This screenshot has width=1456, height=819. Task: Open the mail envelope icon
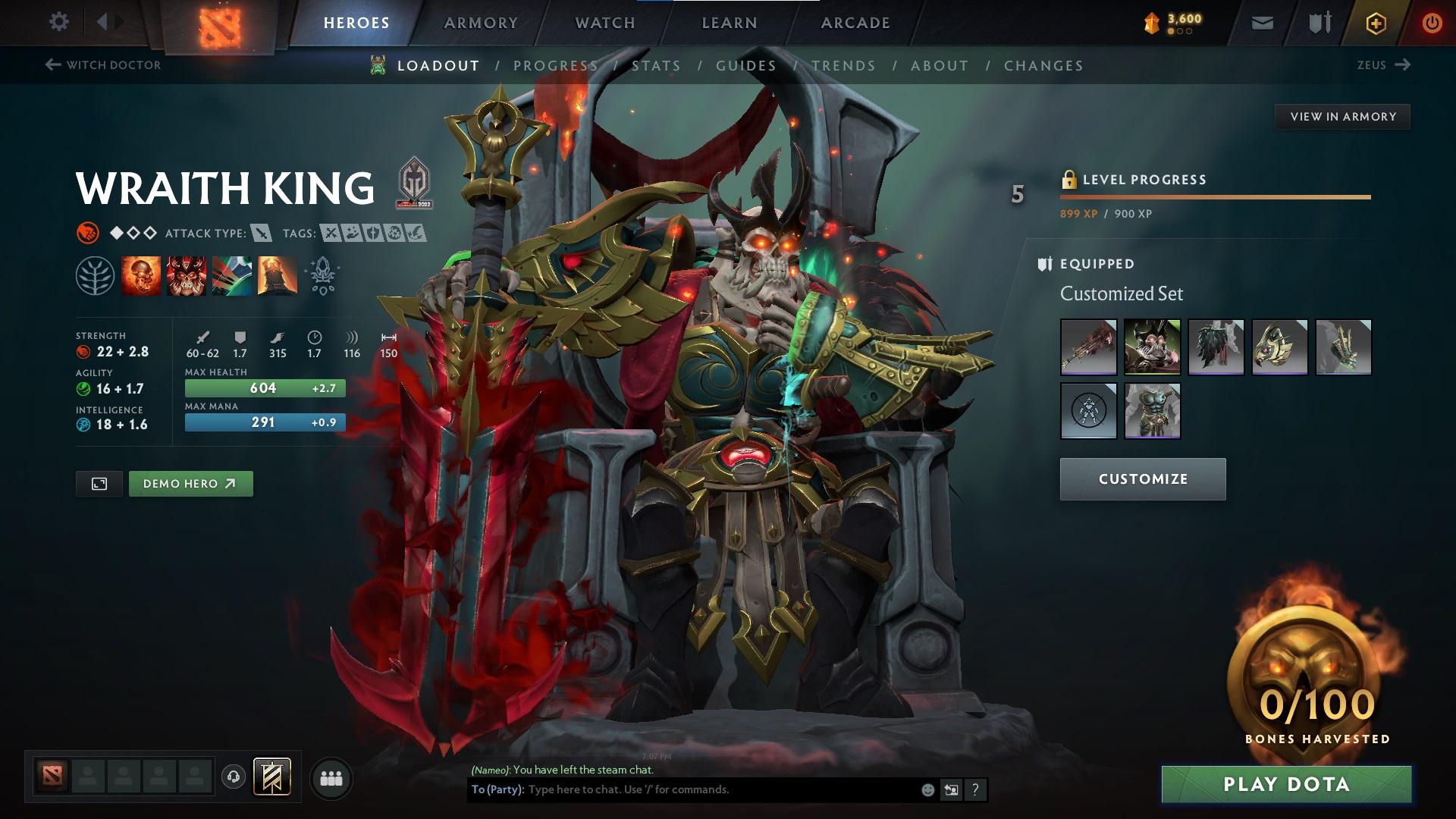click(1262, 23)
